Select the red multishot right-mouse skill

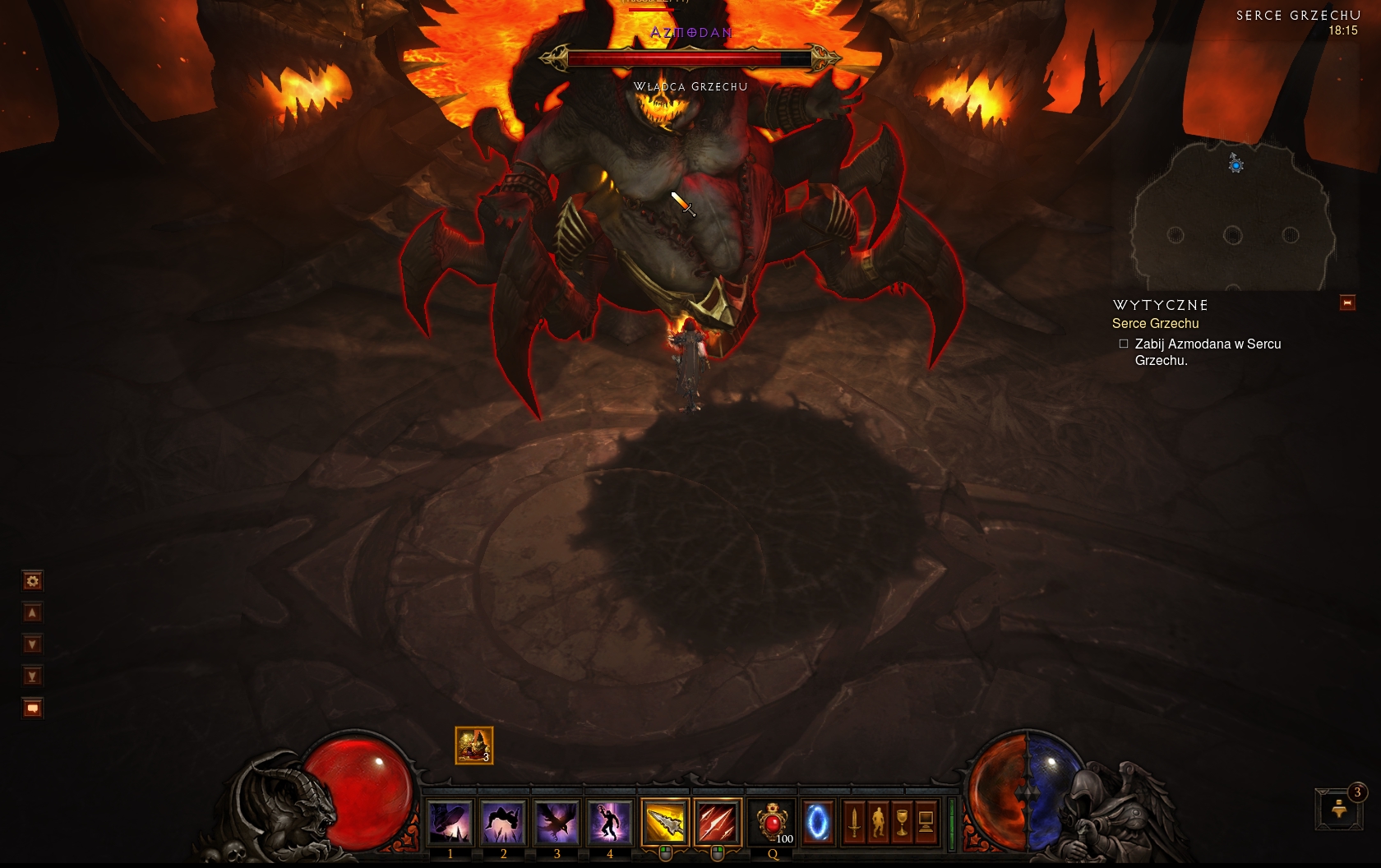[717, 822]
